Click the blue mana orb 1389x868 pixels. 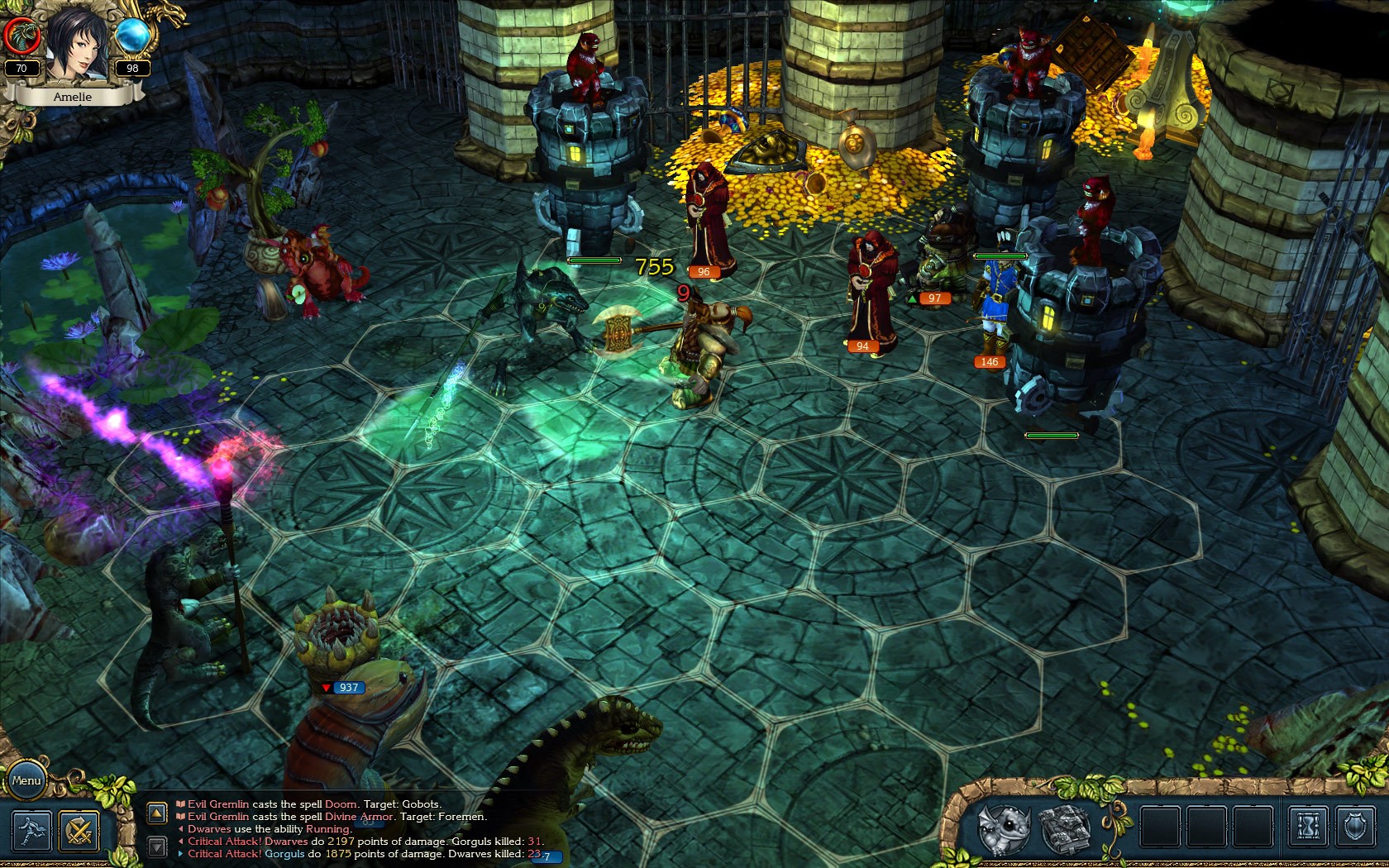coord(132,36)
